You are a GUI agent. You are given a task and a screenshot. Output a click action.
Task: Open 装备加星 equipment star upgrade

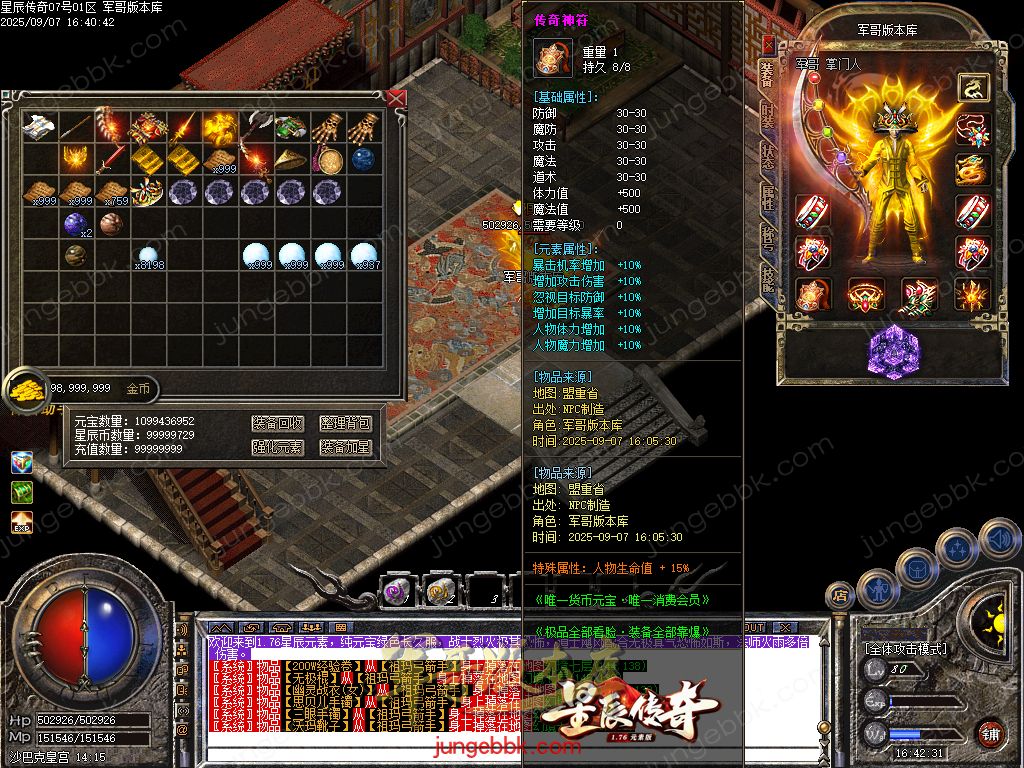(x=346, y=447)
